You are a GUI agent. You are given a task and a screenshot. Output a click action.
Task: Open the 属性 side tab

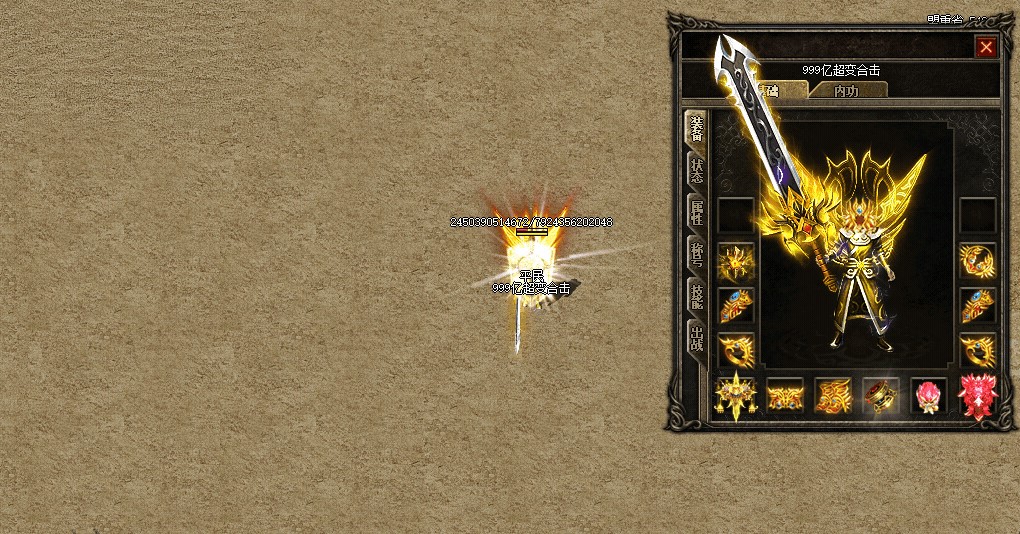pos(695,213)
